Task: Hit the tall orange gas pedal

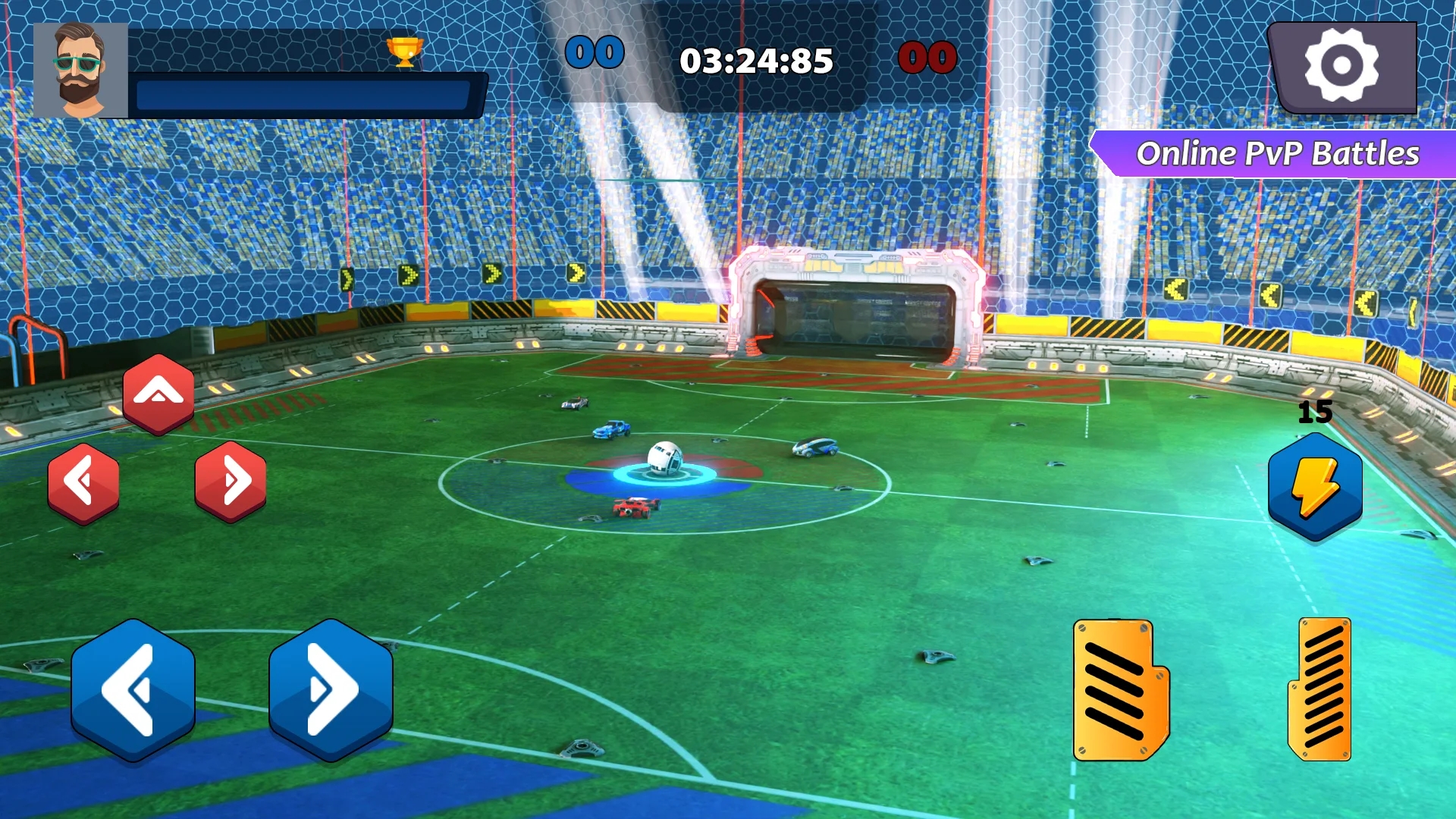Action: [1322, 689]
